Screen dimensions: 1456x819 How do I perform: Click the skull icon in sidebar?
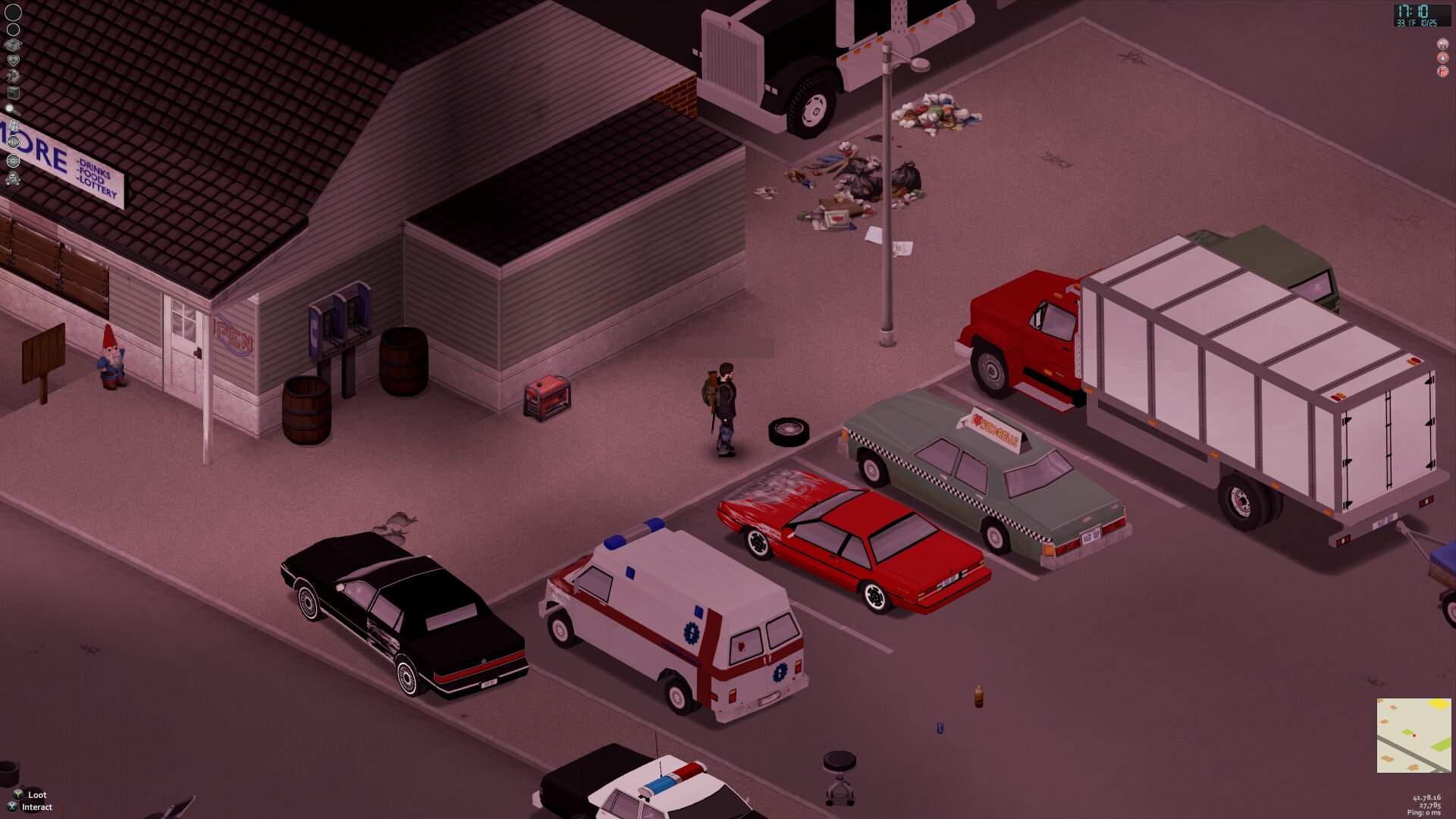(x=13, y=179)
